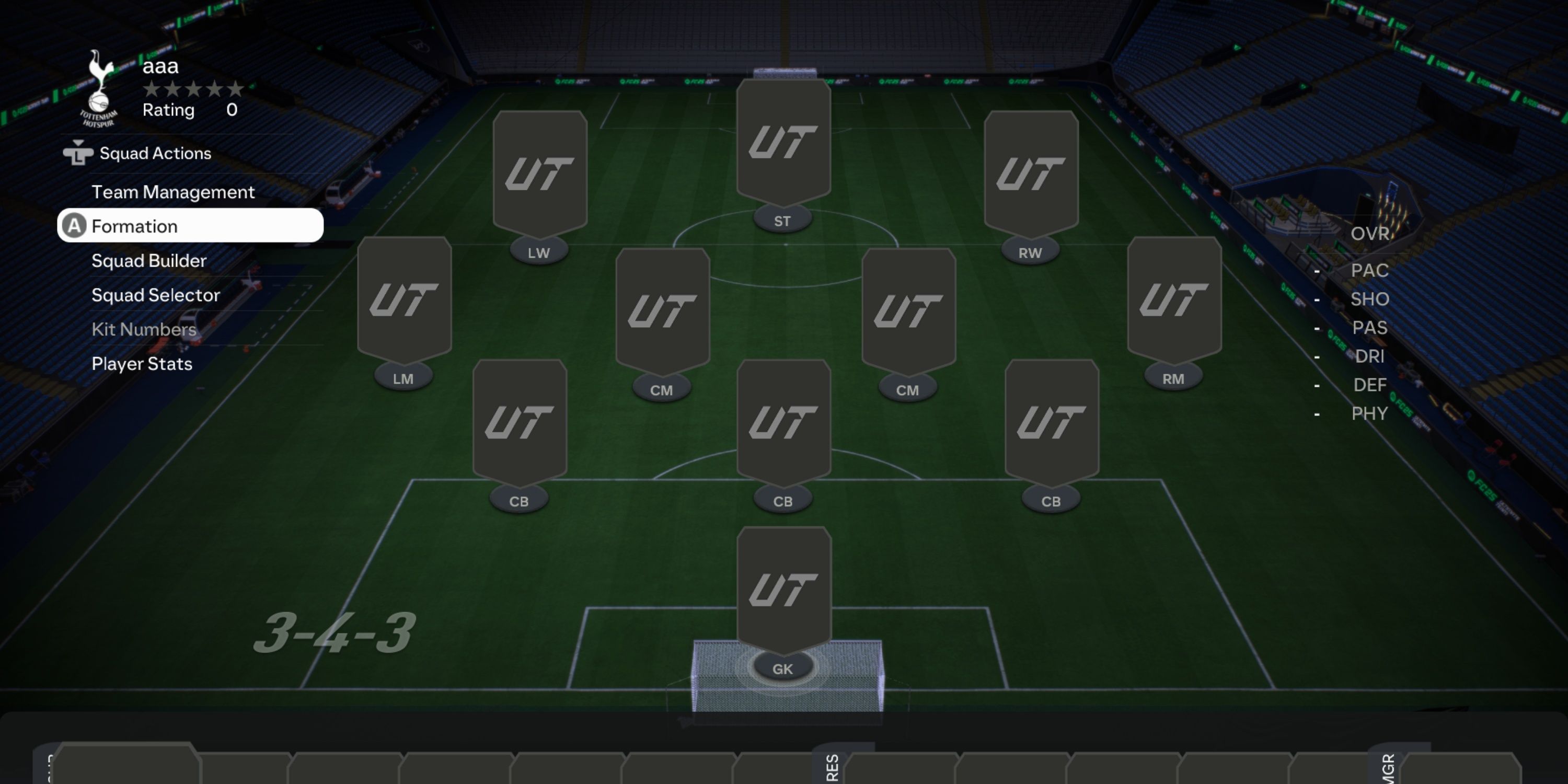Expand the Formation option marked with A
Screen dimensions: 1568x784
[x=135, y=226]
